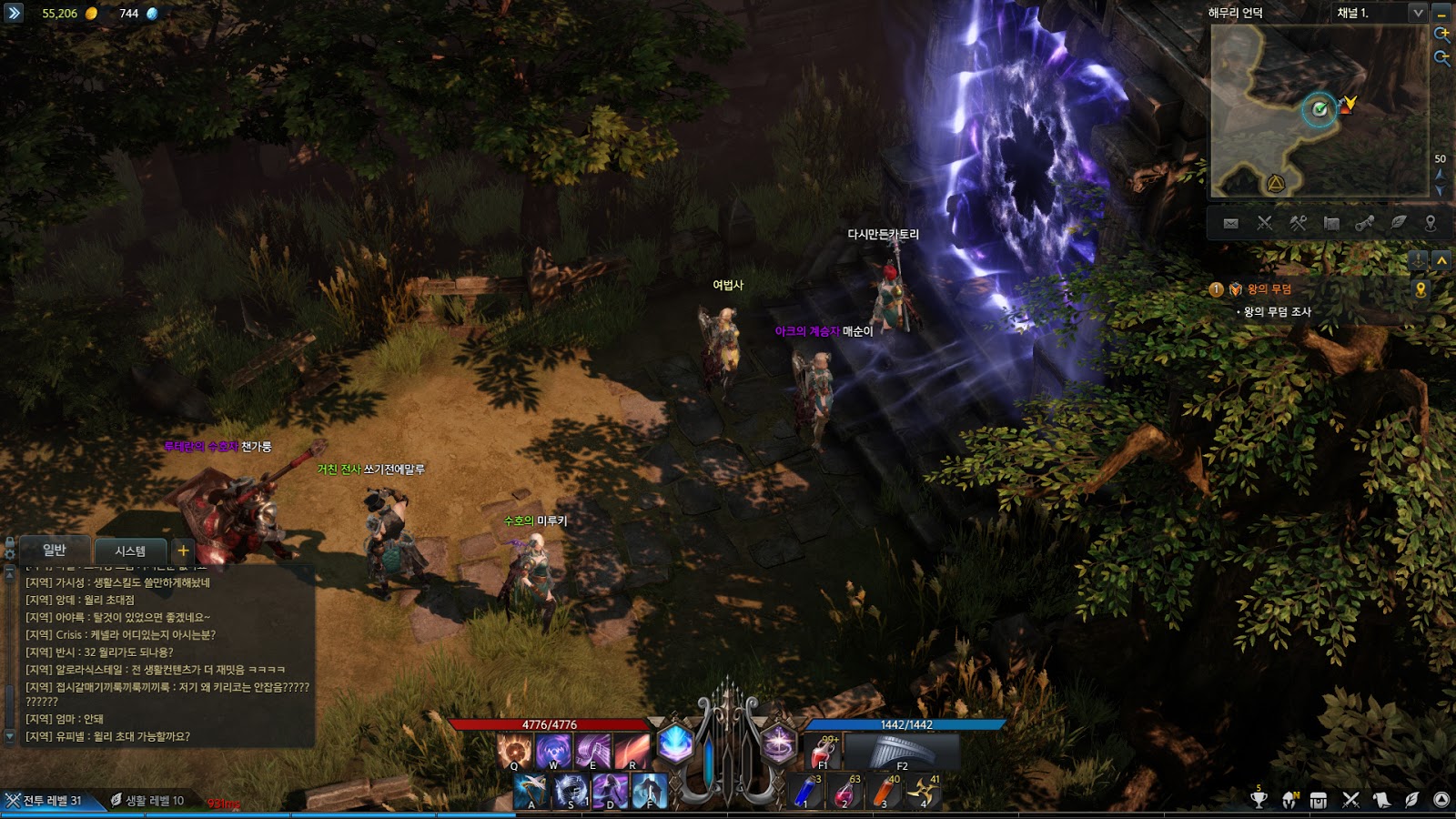Zoom out the minimap with the minus magnifier
1456x819 pixels.
(x=1441, y=57)
